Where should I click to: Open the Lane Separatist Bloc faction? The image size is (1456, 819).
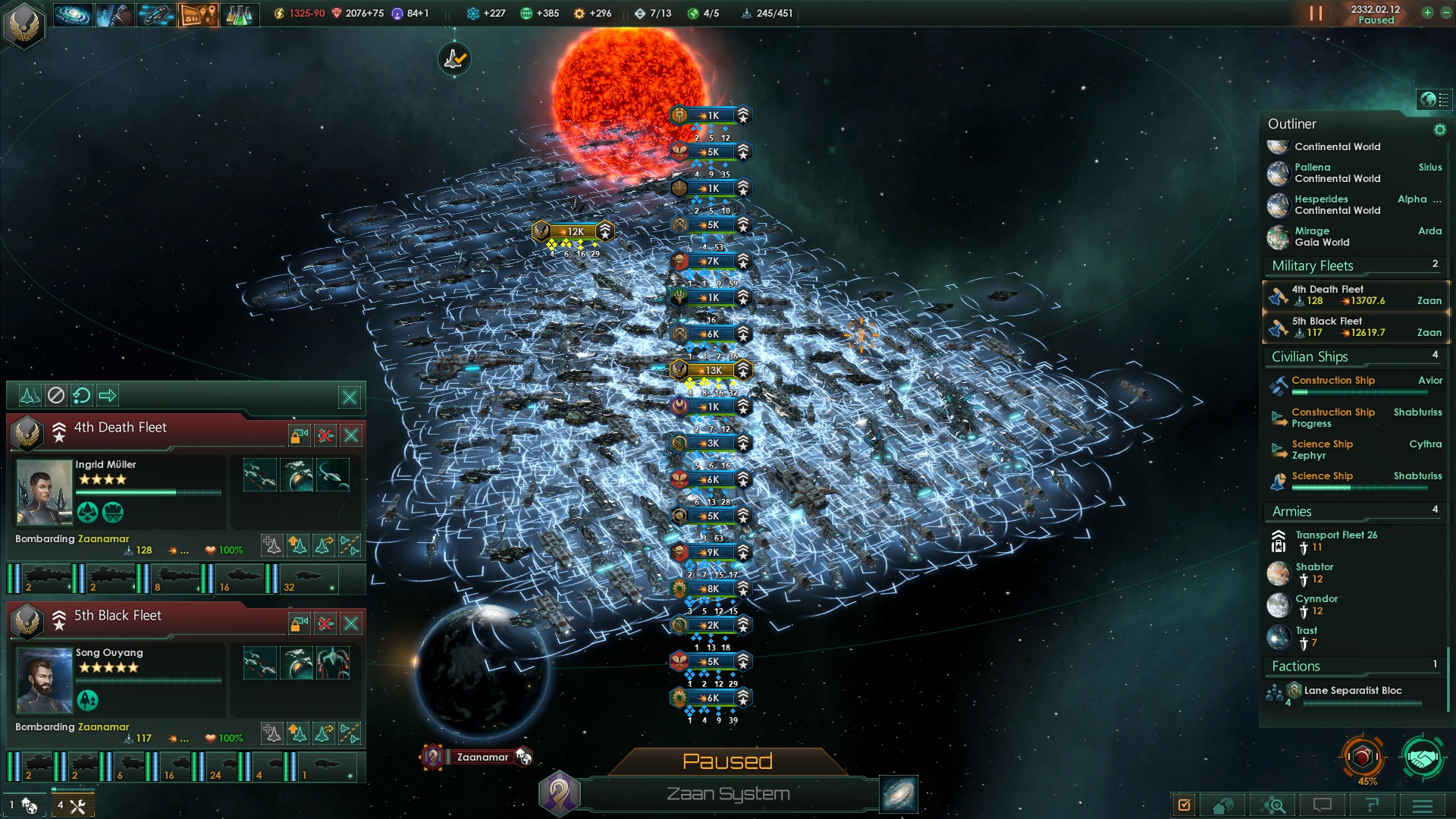(x=1353, y=691)
